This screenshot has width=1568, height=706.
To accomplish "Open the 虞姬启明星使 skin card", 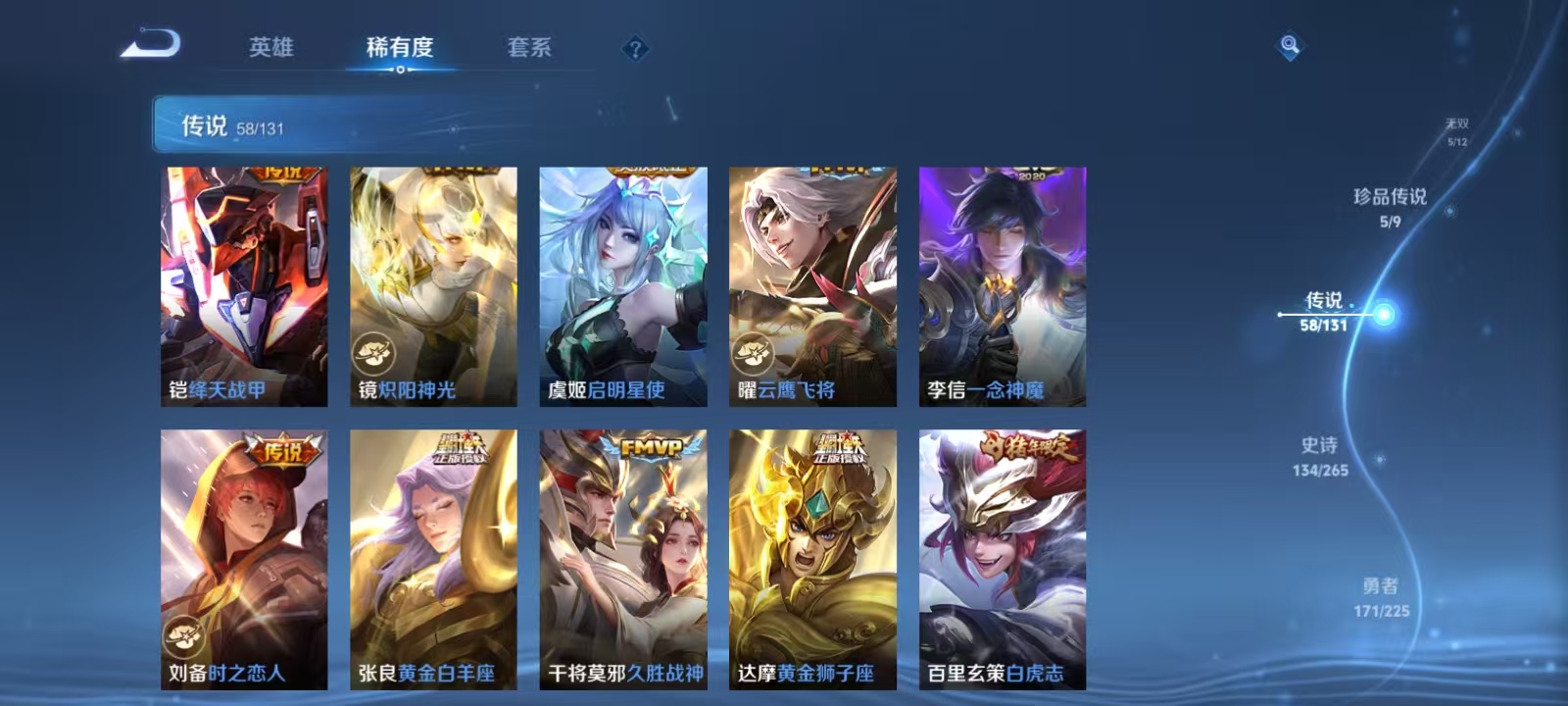I will tap(623, 279).
